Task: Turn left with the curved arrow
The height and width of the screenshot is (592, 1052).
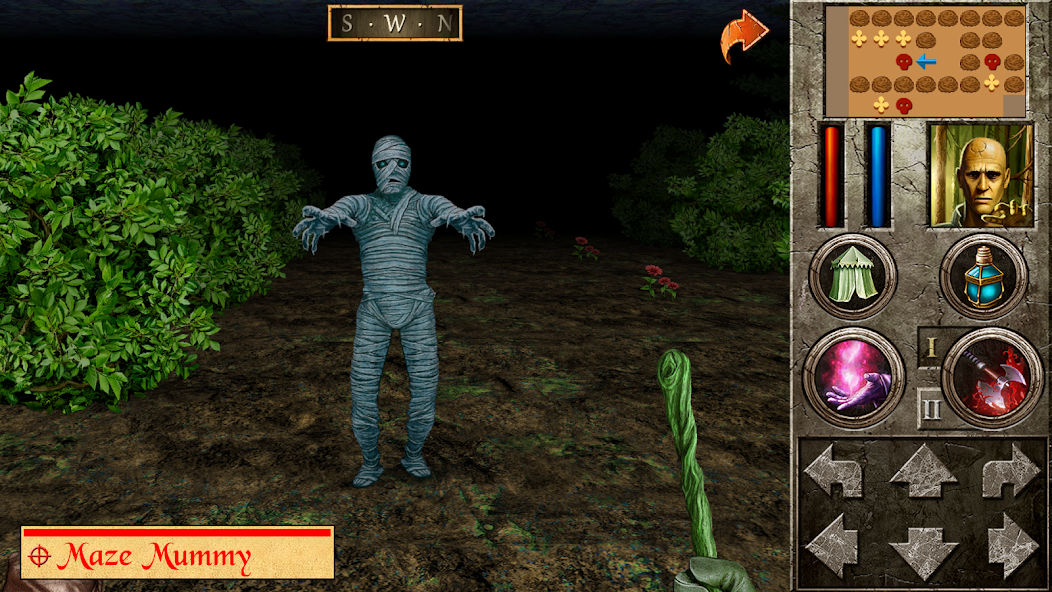Action: 834,471
